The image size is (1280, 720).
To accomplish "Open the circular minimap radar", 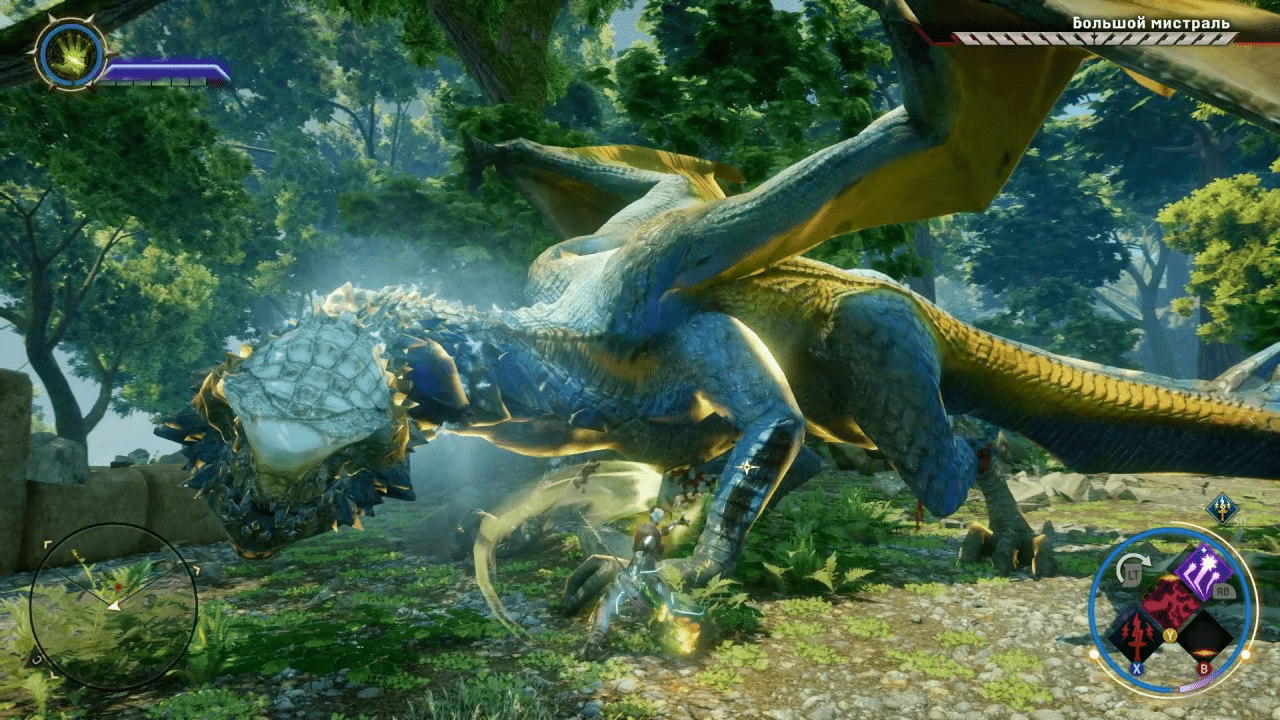I will point(113,607).
